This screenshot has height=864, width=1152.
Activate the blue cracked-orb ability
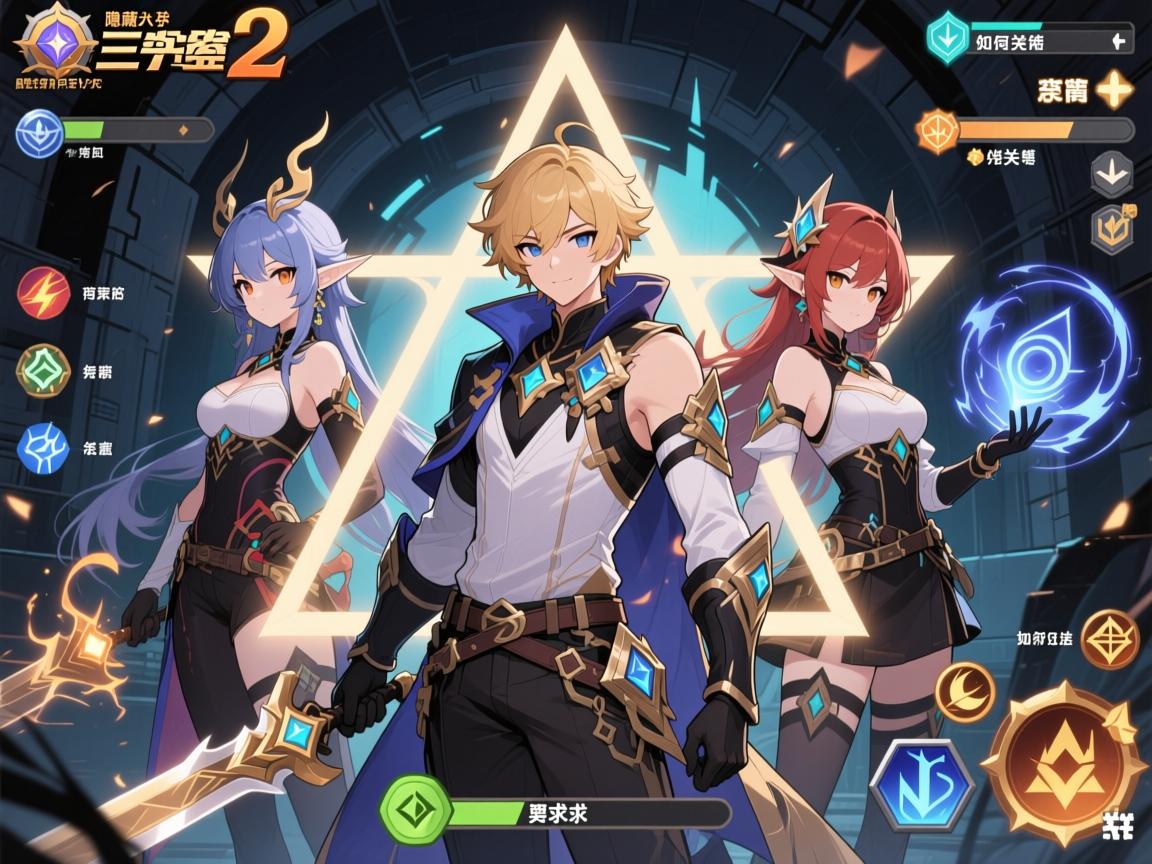[44, 448]
